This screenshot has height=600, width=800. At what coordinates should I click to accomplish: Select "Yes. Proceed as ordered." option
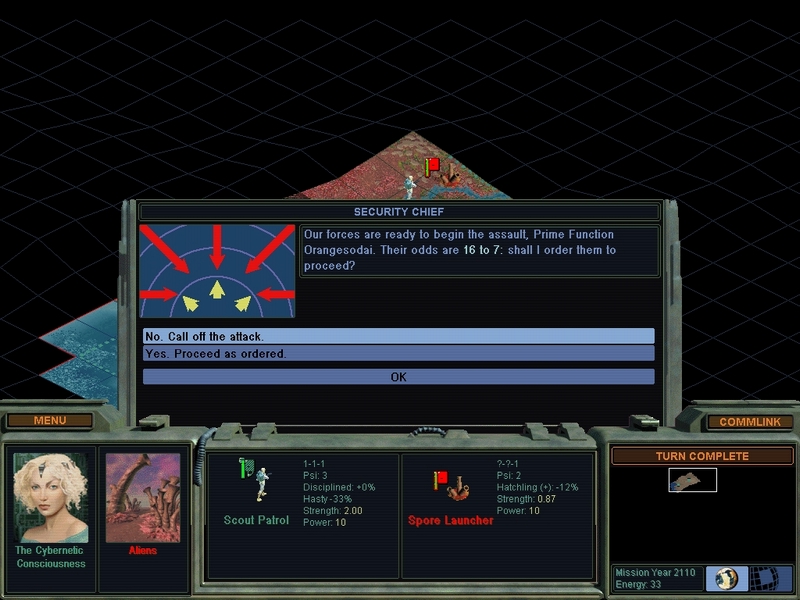(x=398, y=354)
